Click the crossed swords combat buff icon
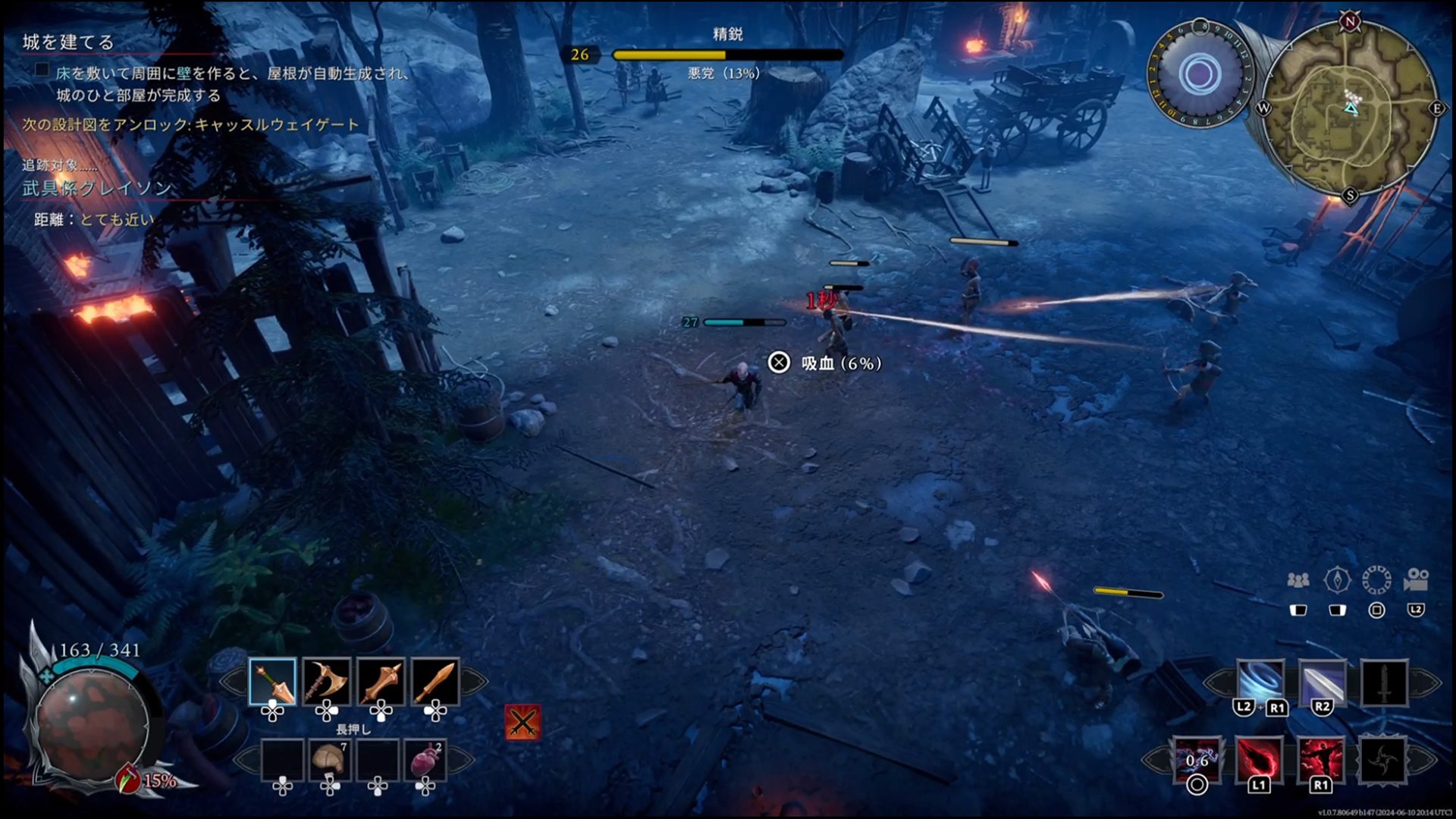This screenshot has width=1456, height=819. tap(522, 722)
